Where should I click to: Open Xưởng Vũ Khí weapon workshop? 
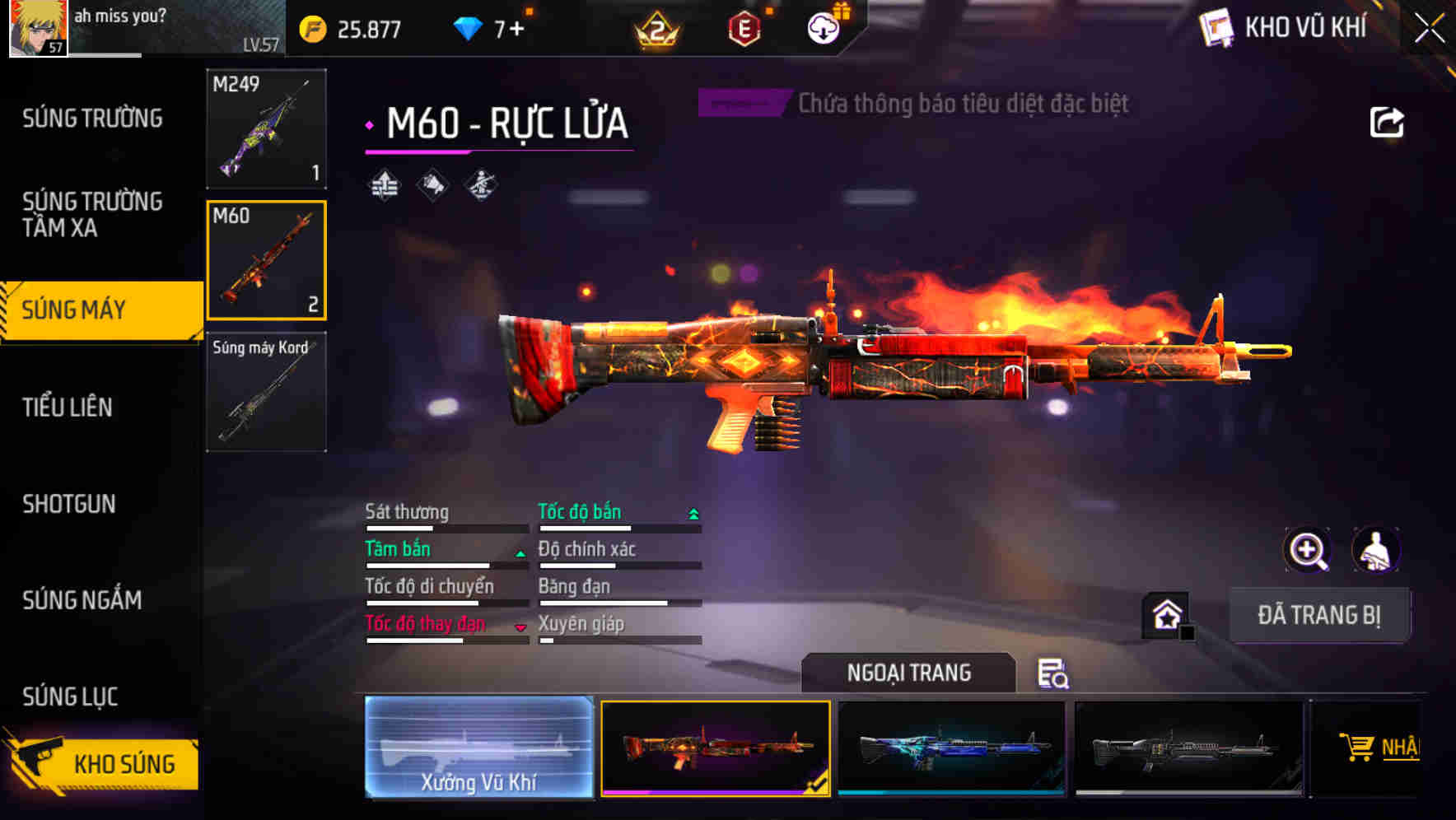pos(478,746)
